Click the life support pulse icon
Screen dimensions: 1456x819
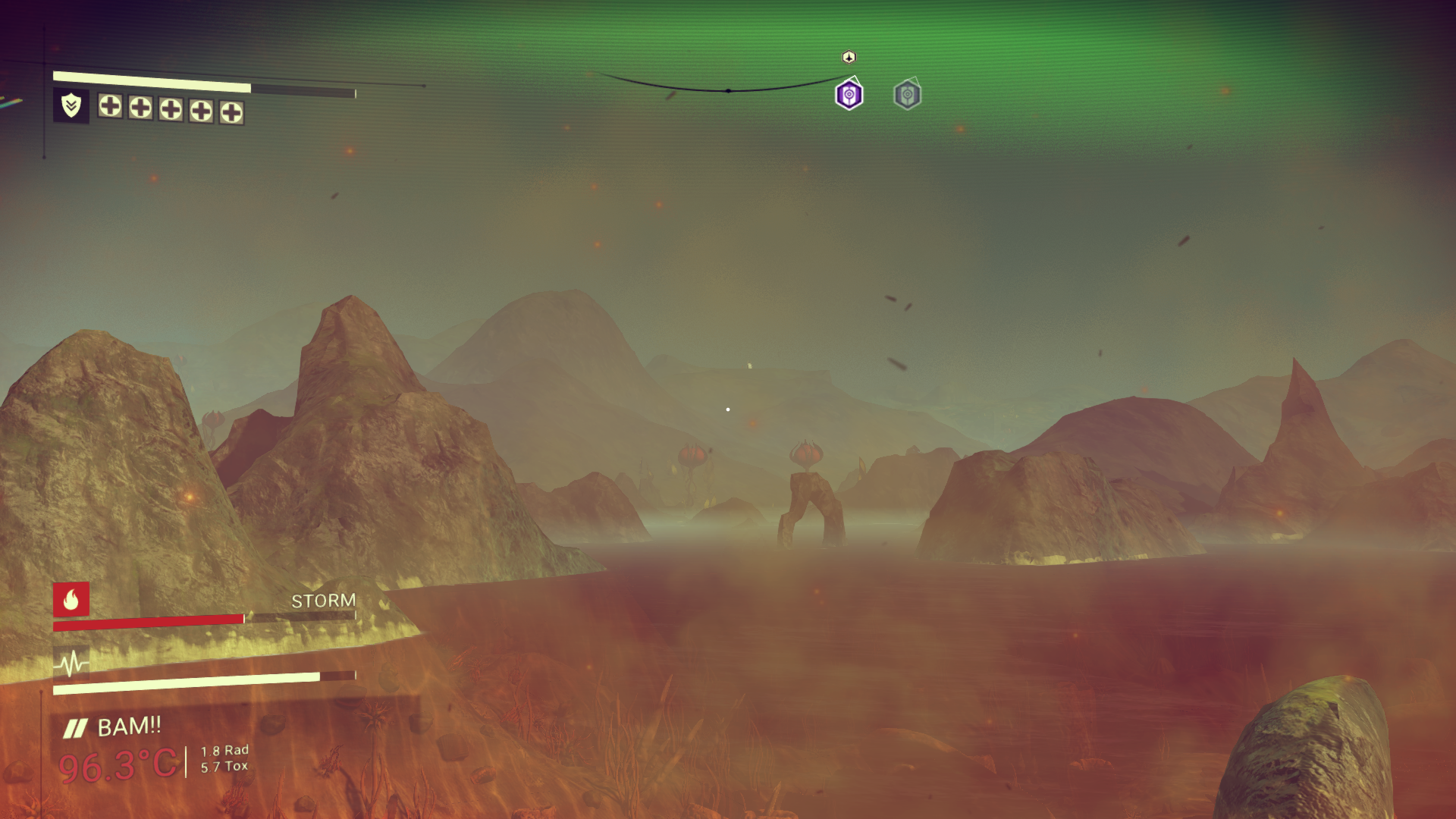click(71, 664)
